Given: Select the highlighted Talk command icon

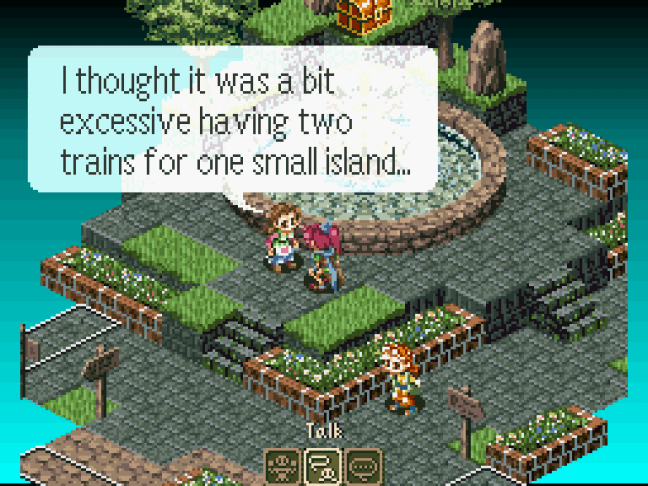Looking at the screenshot, I should click(x=323, y=464).
